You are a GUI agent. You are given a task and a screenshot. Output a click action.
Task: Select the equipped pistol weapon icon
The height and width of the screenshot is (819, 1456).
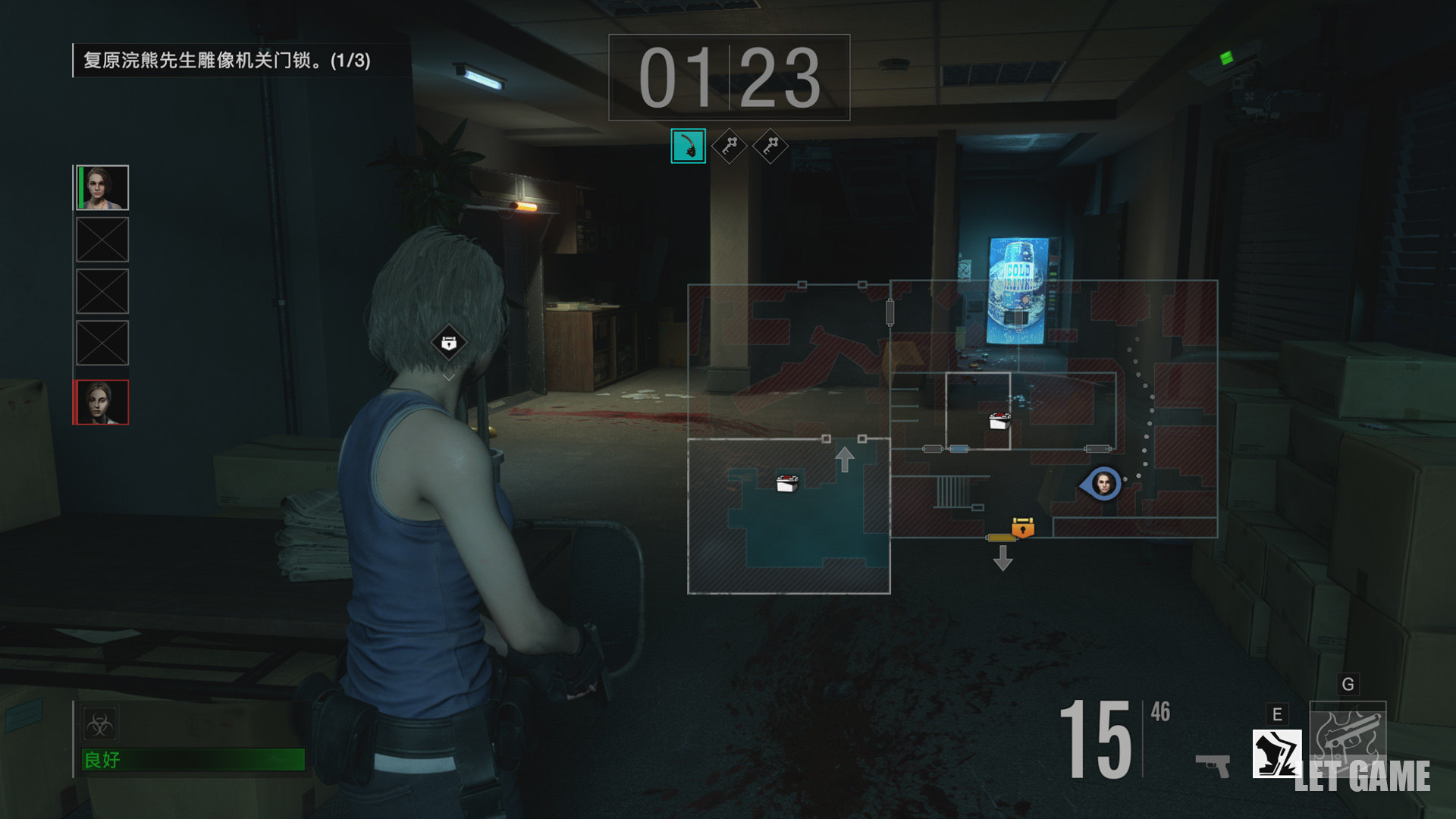(1213, 764)
